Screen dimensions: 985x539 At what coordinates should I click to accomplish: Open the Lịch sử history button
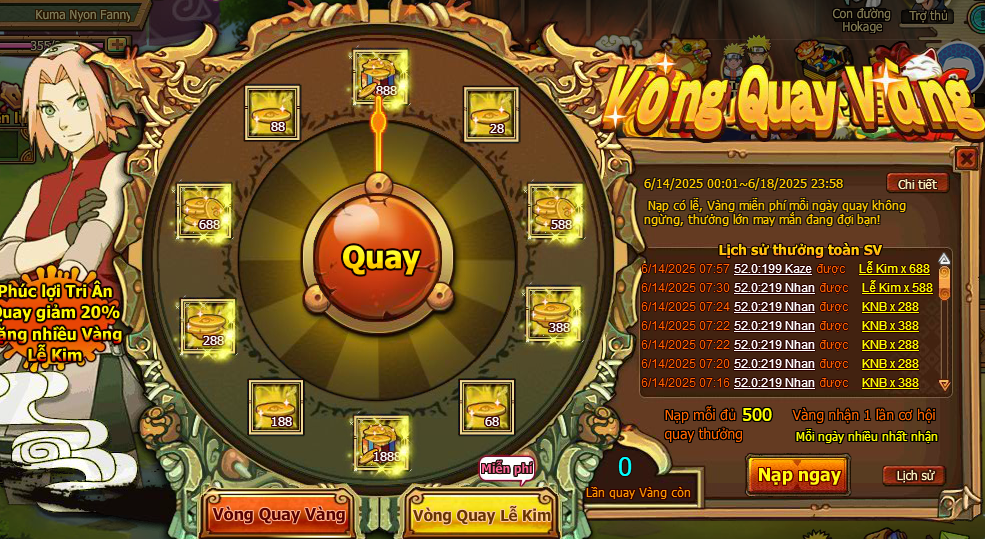[913, 476]
